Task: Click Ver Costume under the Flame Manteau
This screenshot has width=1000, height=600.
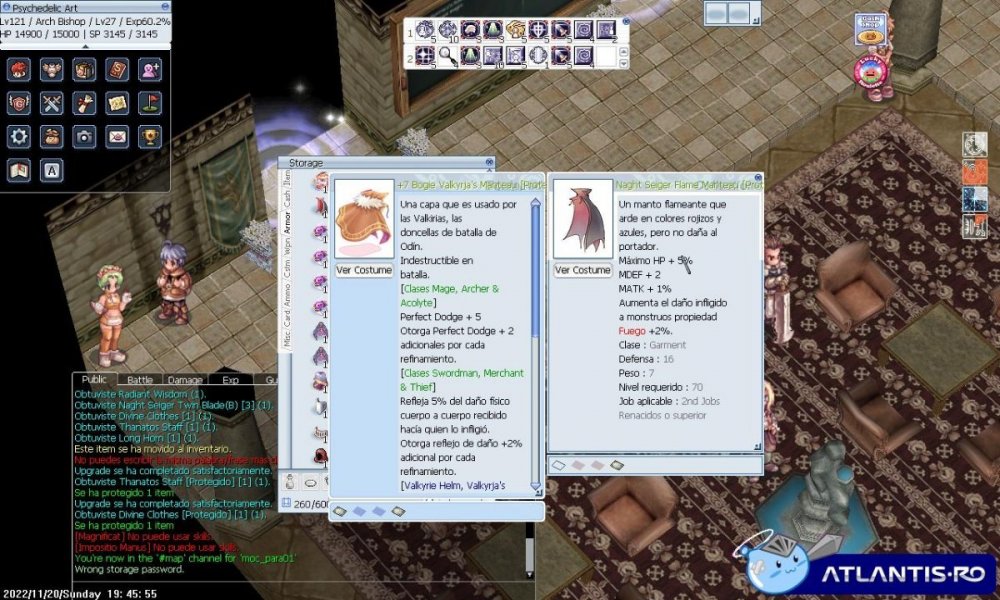Action: tap(582, 270)
